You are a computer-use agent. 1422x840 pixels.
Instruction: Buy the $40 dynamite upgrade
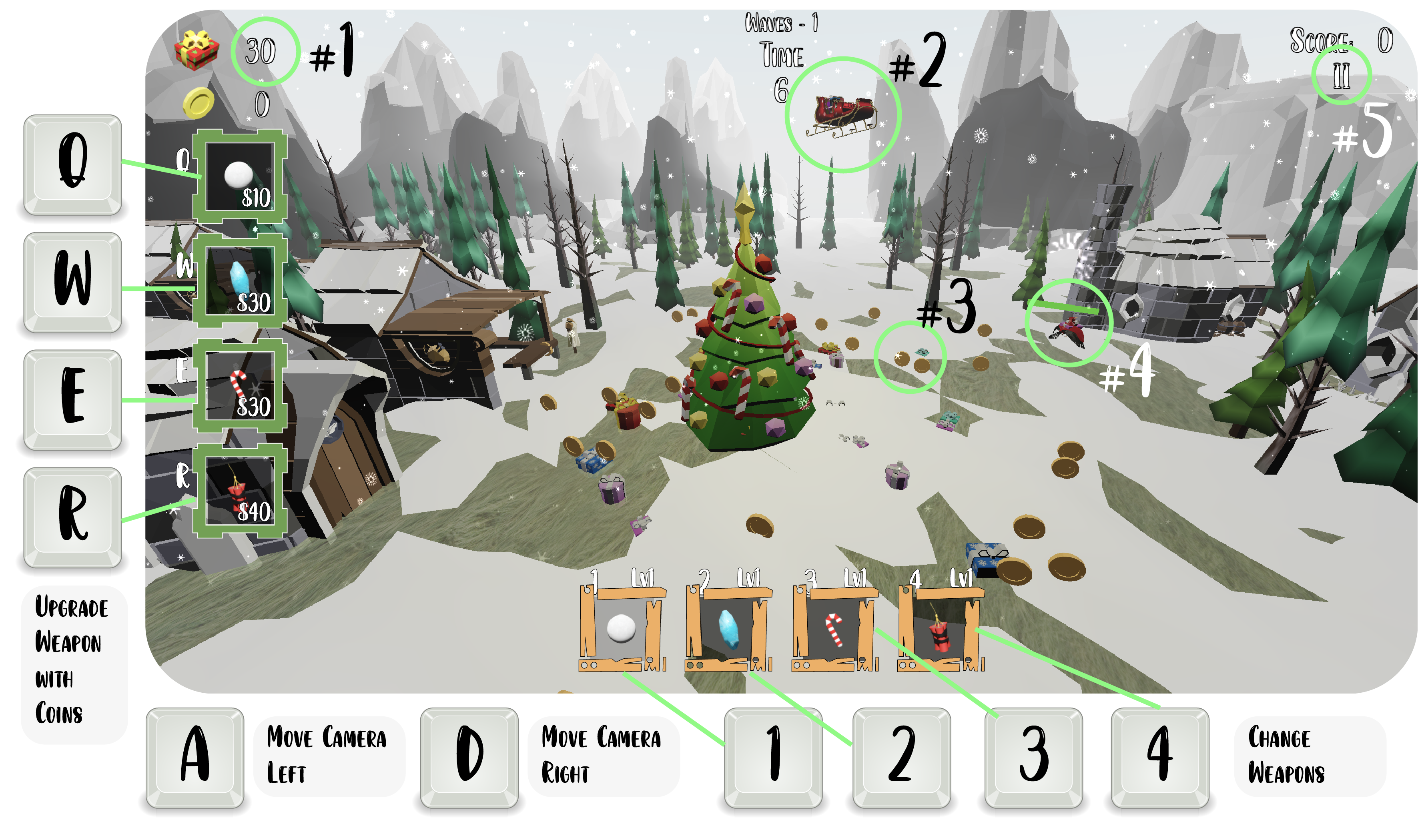click(x=239, y=490)
